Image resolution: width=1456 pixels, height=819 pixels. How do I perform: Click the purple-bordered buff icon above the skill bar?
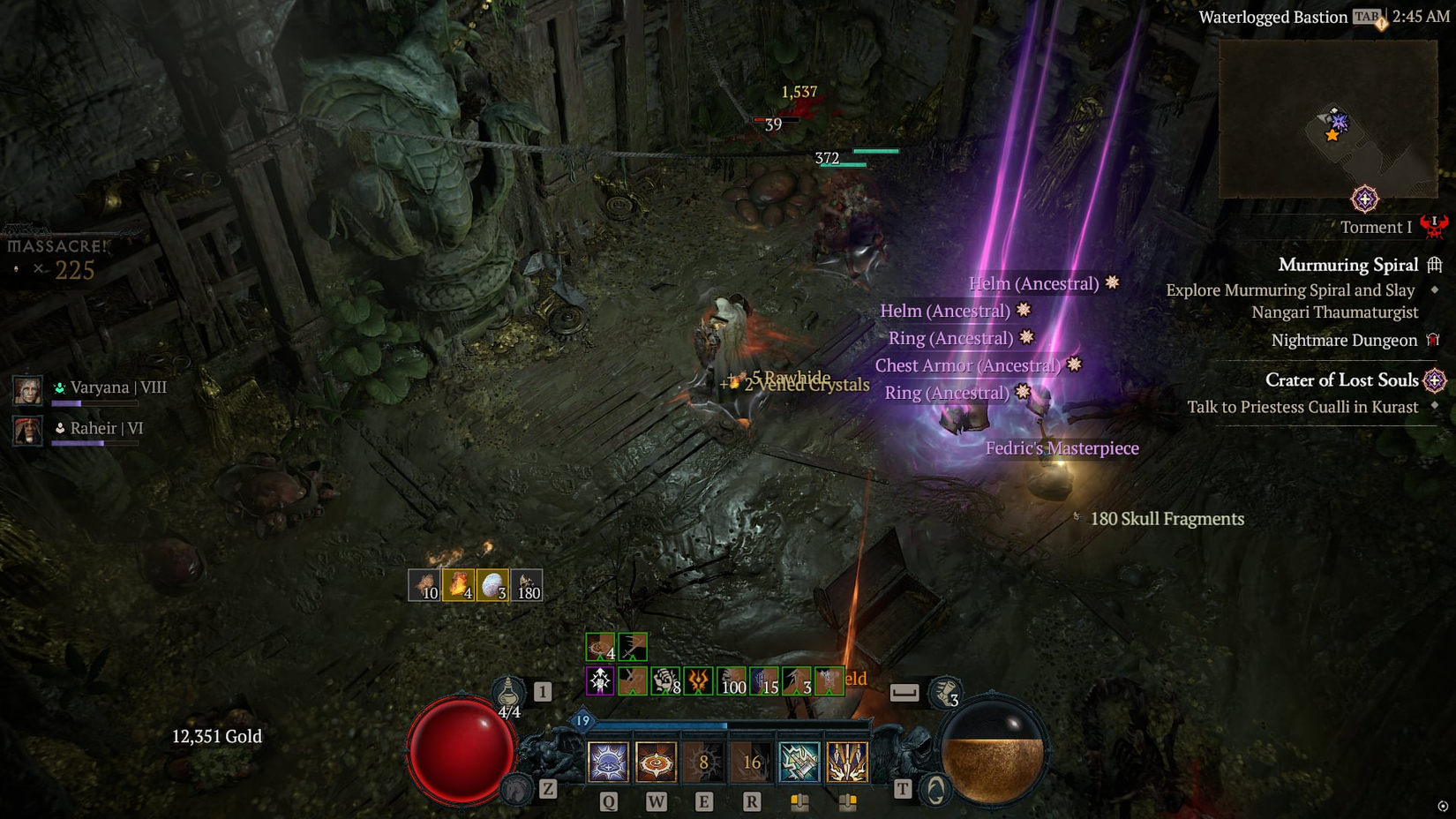pyautogui.click(x=599, y=680)
